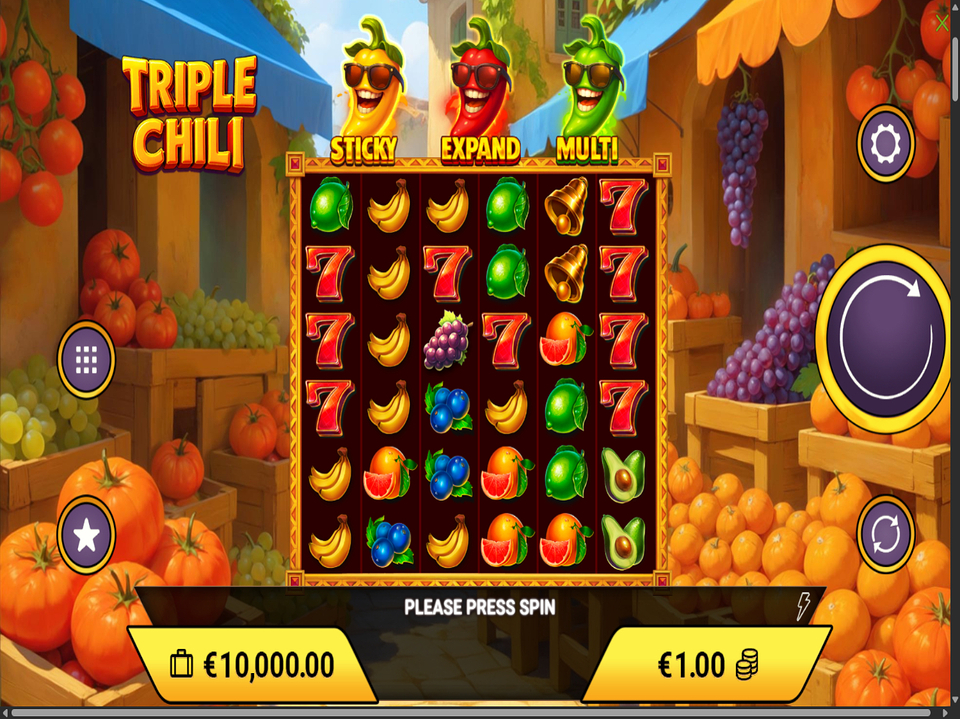960x719 pixels.
Task: Open the grid dots menu button
Action: [86, 358]
